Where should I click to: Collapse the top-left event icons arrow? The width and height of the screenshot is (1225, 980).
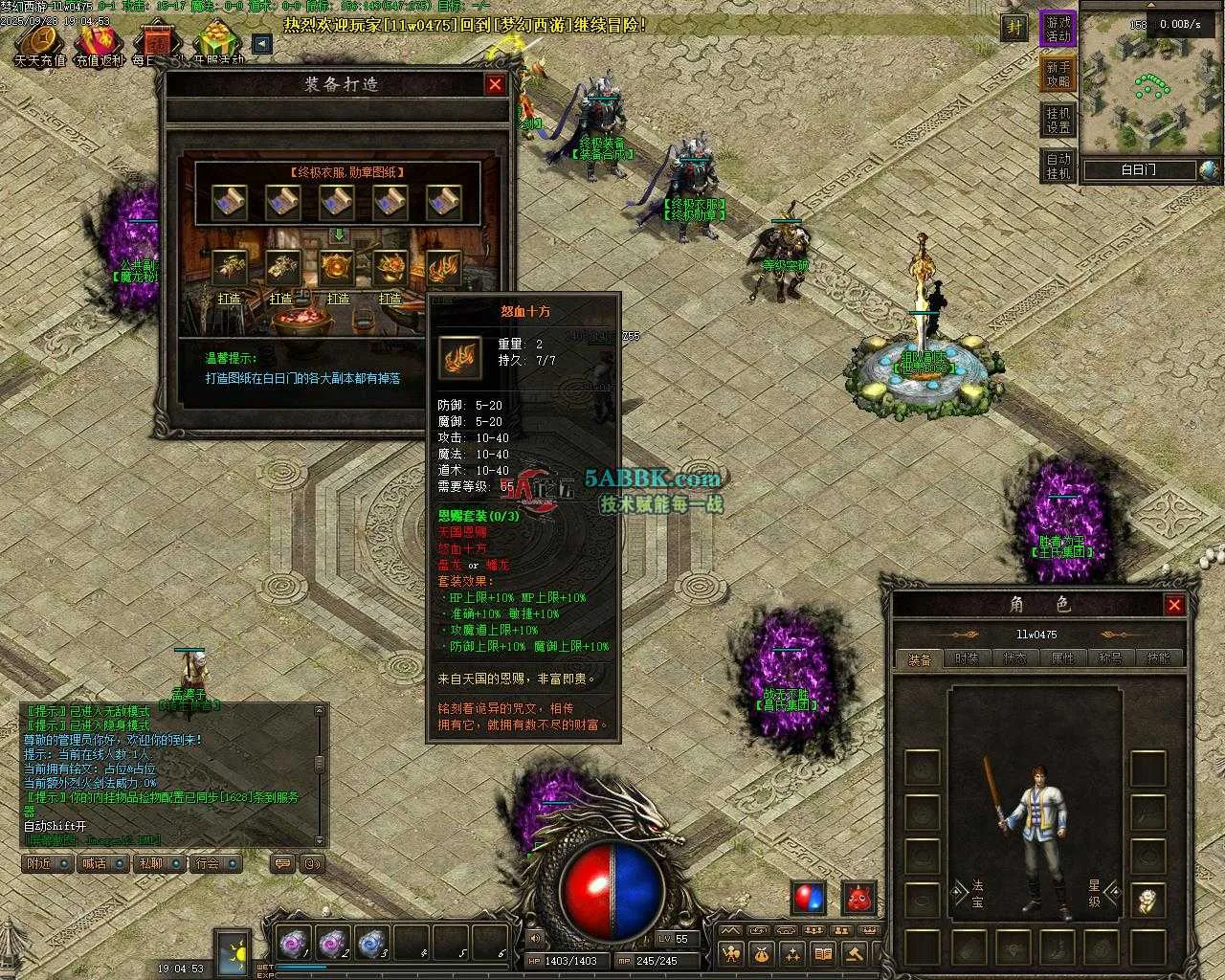[x=261, y=43]
